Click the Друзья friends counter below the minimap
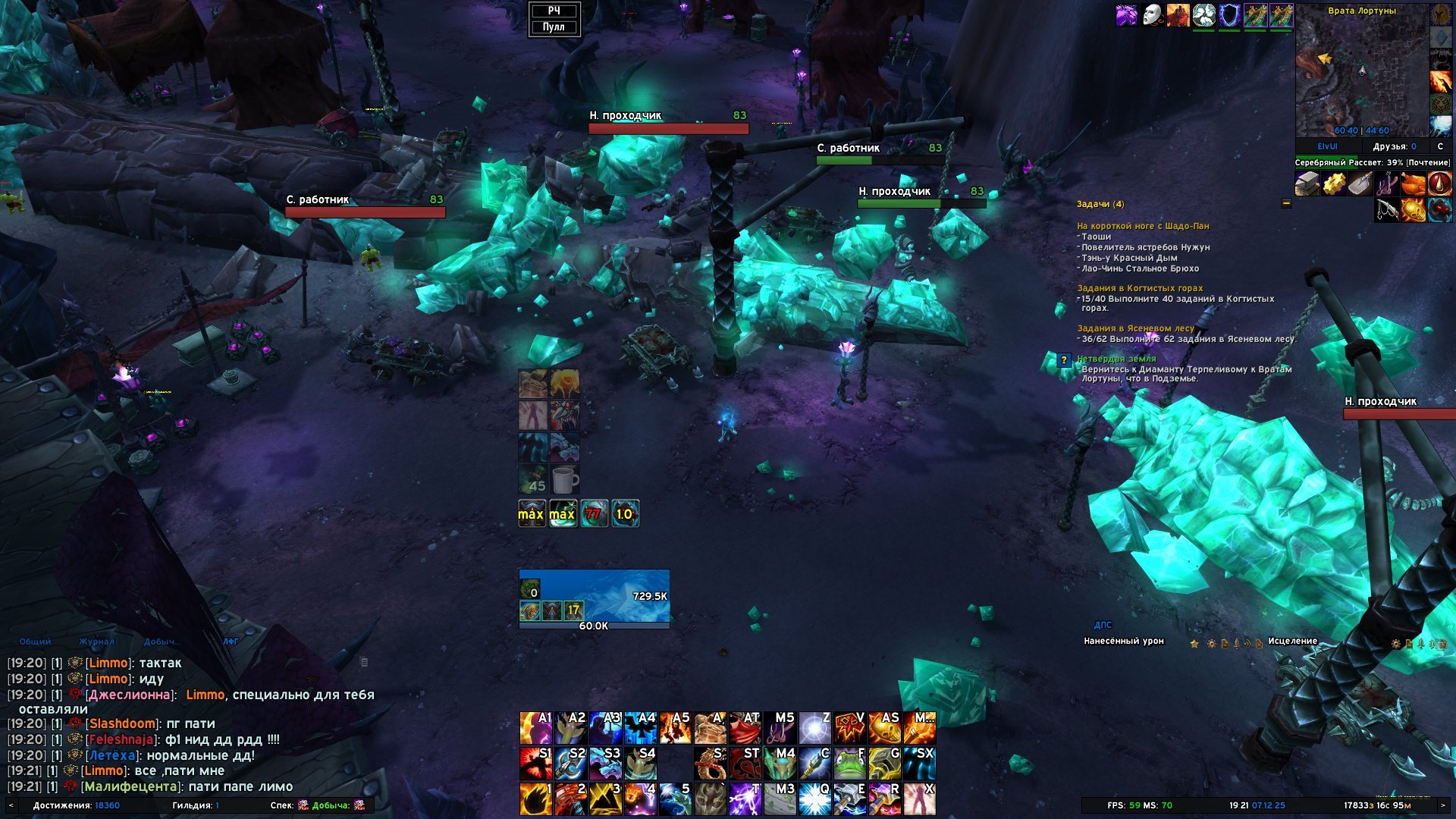The image size is (1456, 819). 1394,146
